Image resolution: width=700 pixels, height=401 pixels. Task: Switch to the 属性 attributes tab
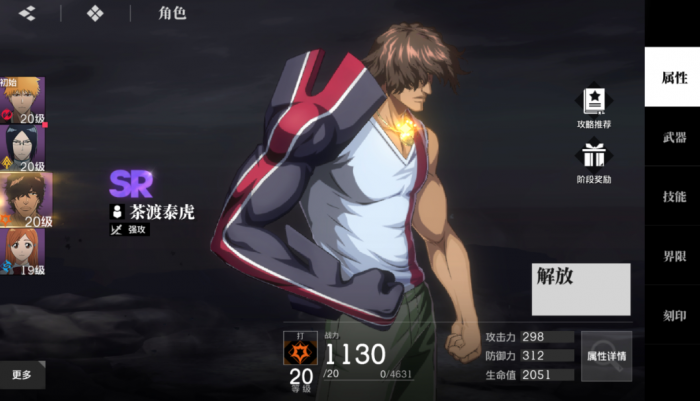[673, 77]
